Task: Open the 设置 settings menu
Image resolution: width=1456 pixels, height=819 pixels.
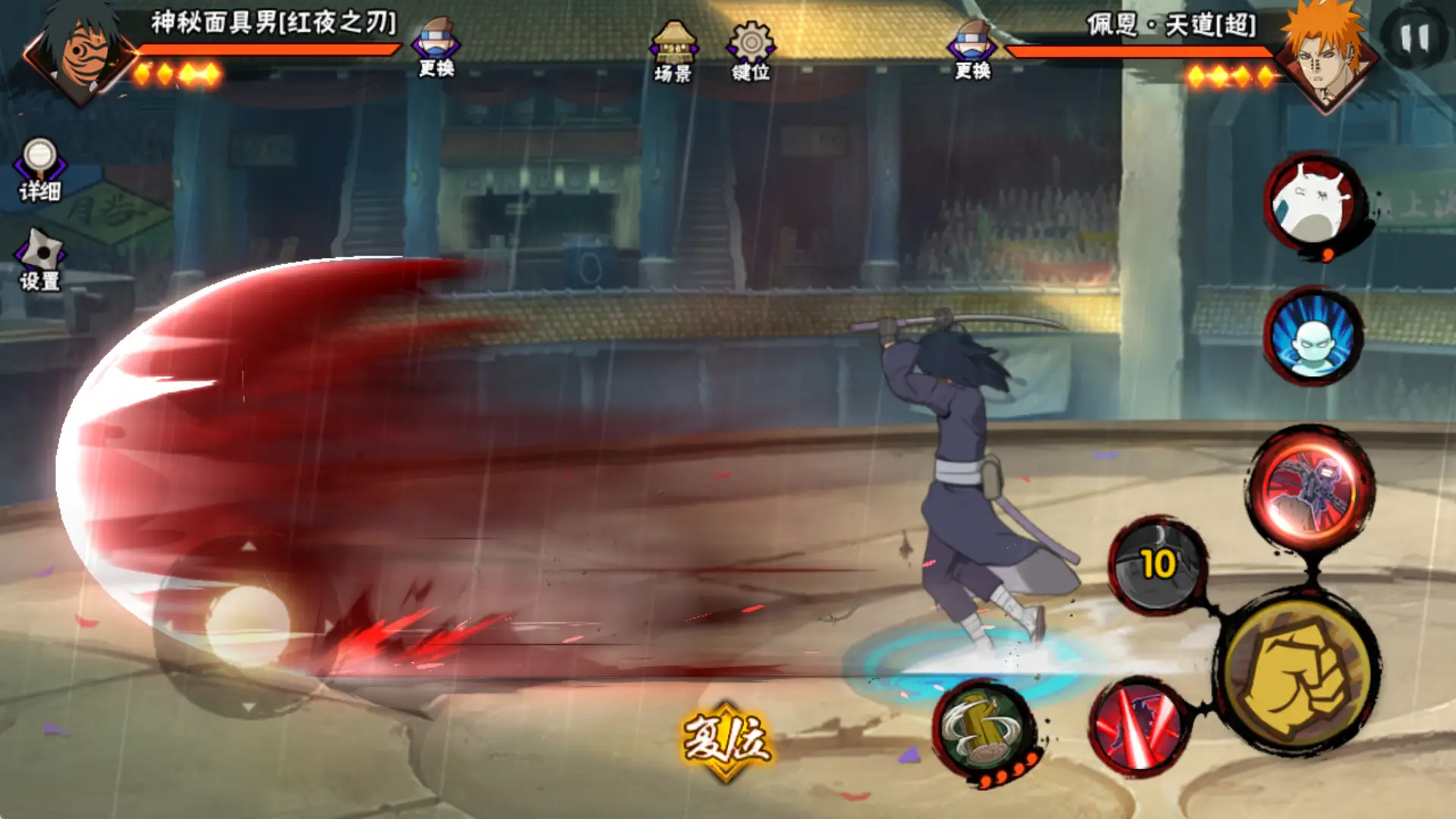Action: [39, 260]
